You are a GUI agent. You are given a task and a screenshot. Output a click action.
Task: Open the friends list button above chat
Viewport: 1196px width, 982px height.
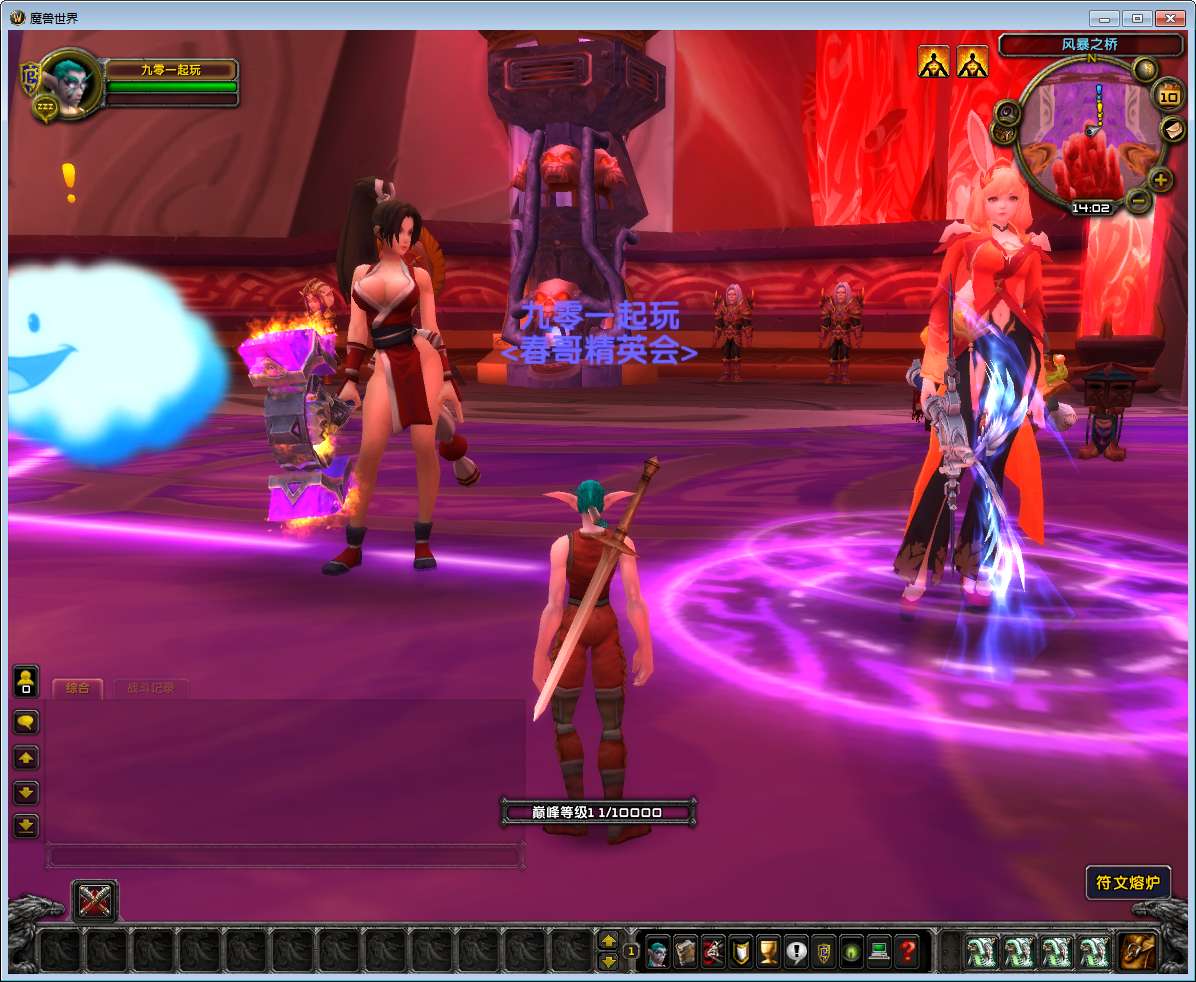click(26, 681)
